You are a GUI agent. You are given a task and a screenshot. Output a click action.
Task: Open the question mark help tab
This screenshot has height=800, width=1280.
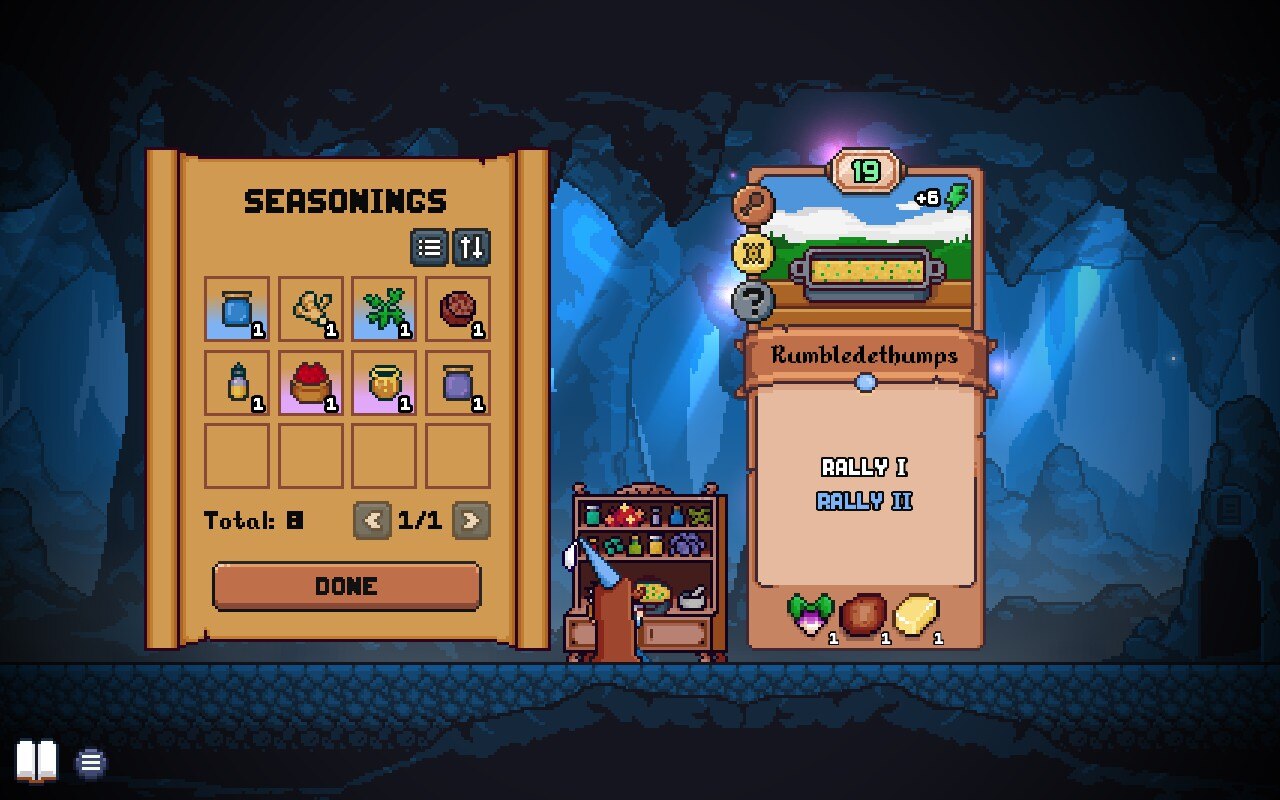(x=751, y=300)
